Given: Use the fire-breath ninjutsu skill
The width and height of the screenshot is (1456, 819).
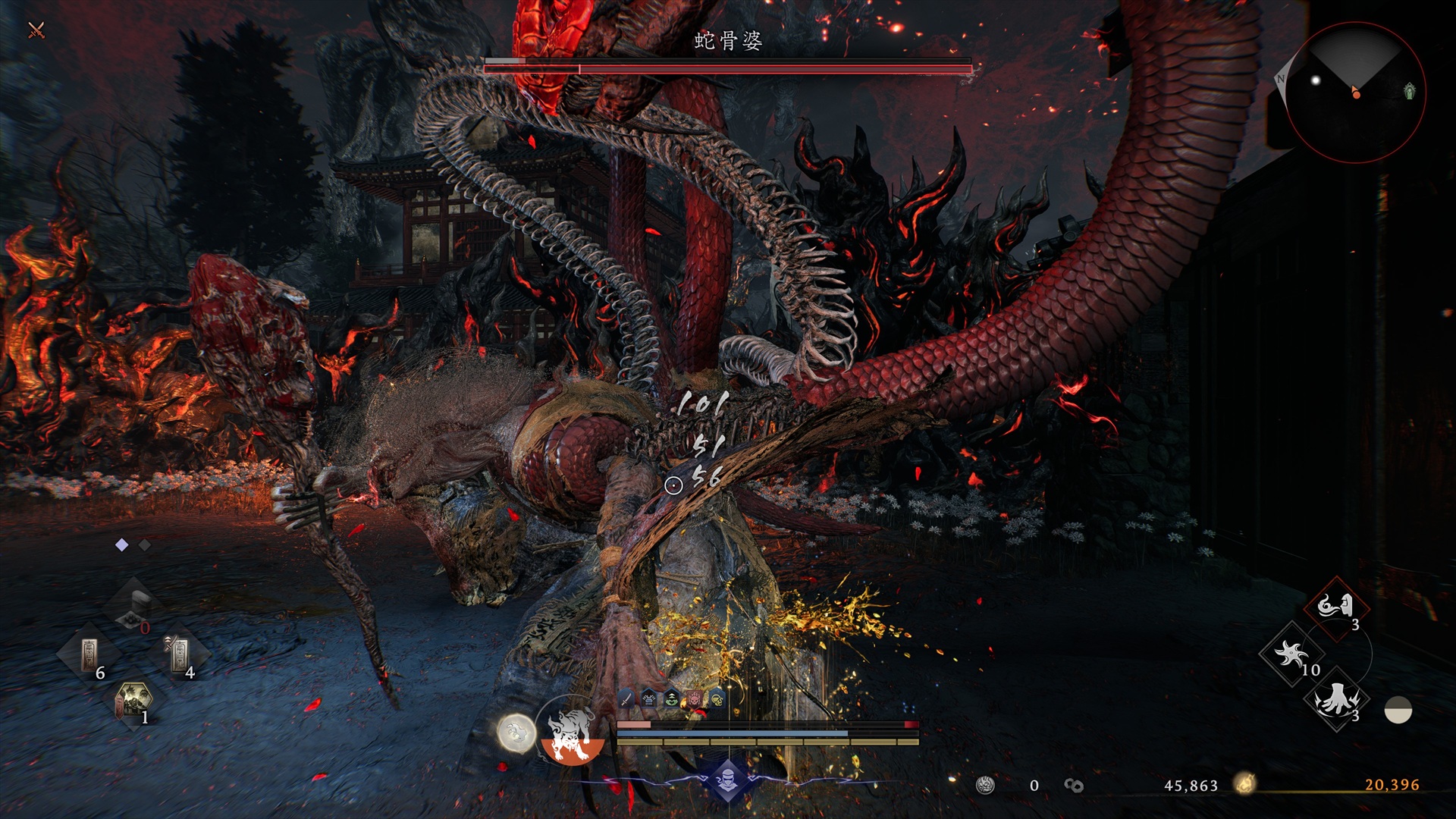Looking at the screenshot, I should 1336,607.
